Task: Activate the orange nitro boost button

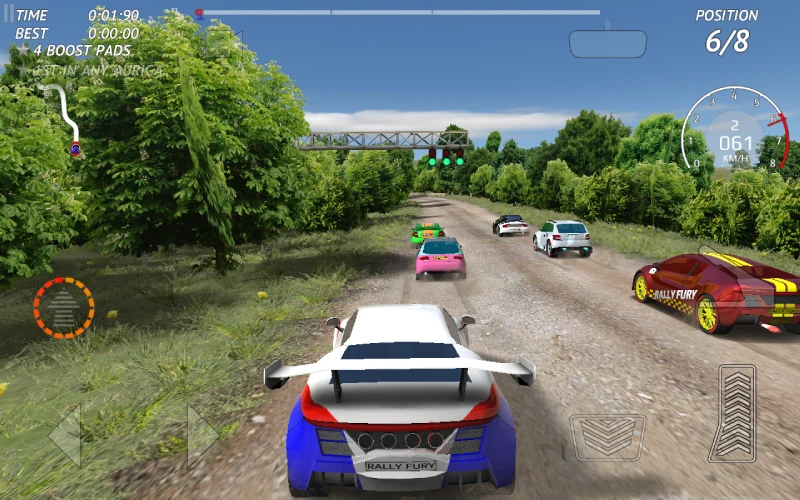Action: point(64,307)
